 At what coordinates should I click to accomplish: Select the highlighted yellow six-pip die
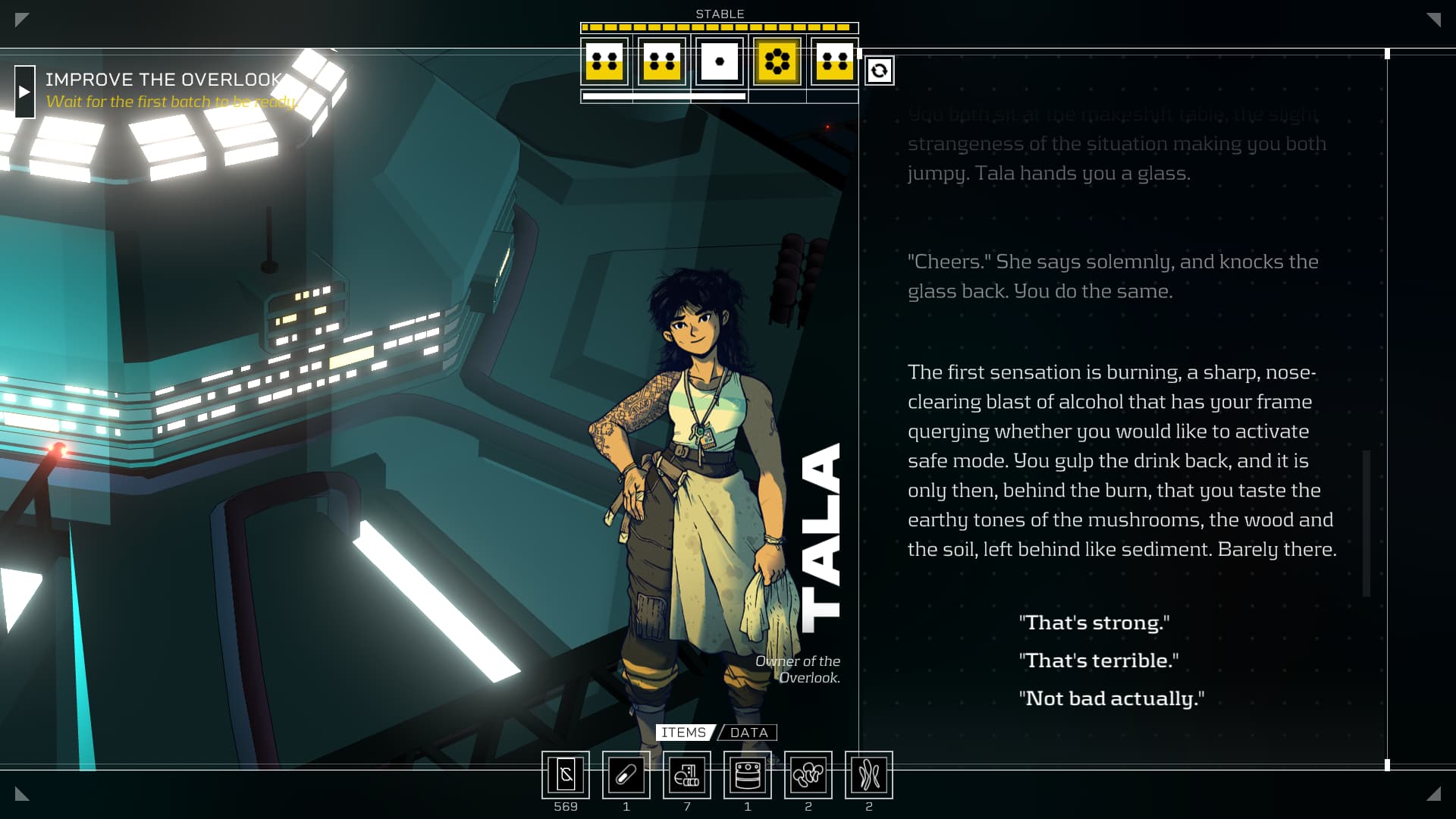777,61
